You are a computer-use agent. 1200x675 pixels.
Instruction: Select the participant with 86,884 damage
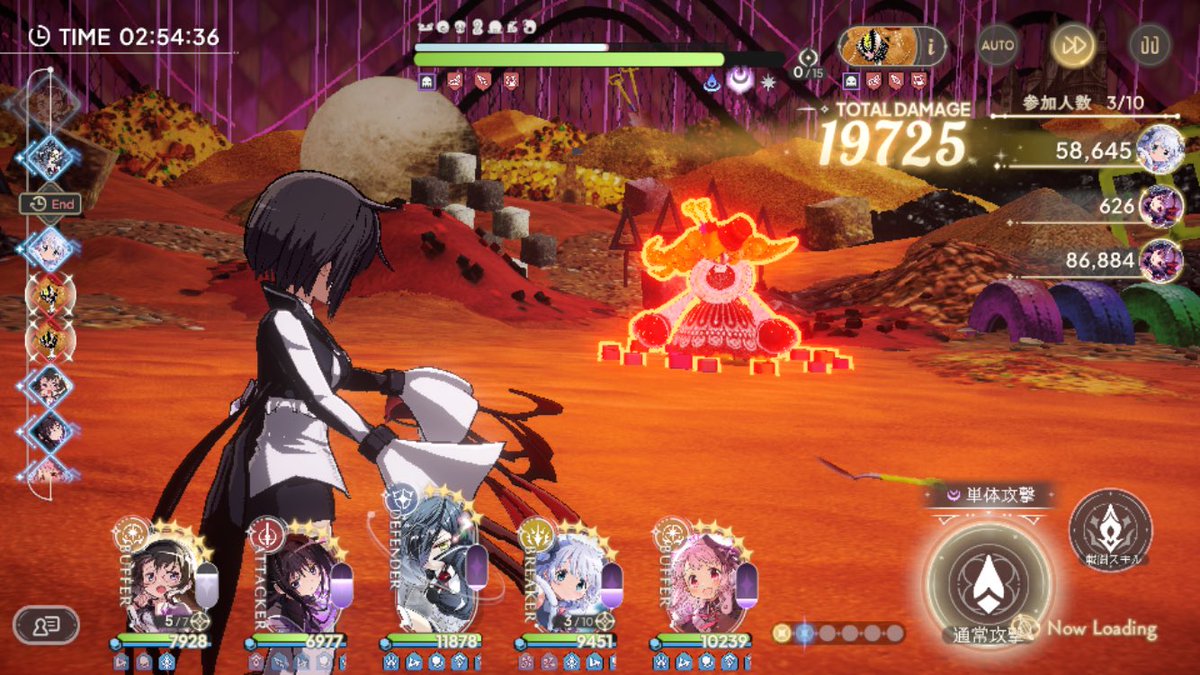click(x=1161, y=260)
